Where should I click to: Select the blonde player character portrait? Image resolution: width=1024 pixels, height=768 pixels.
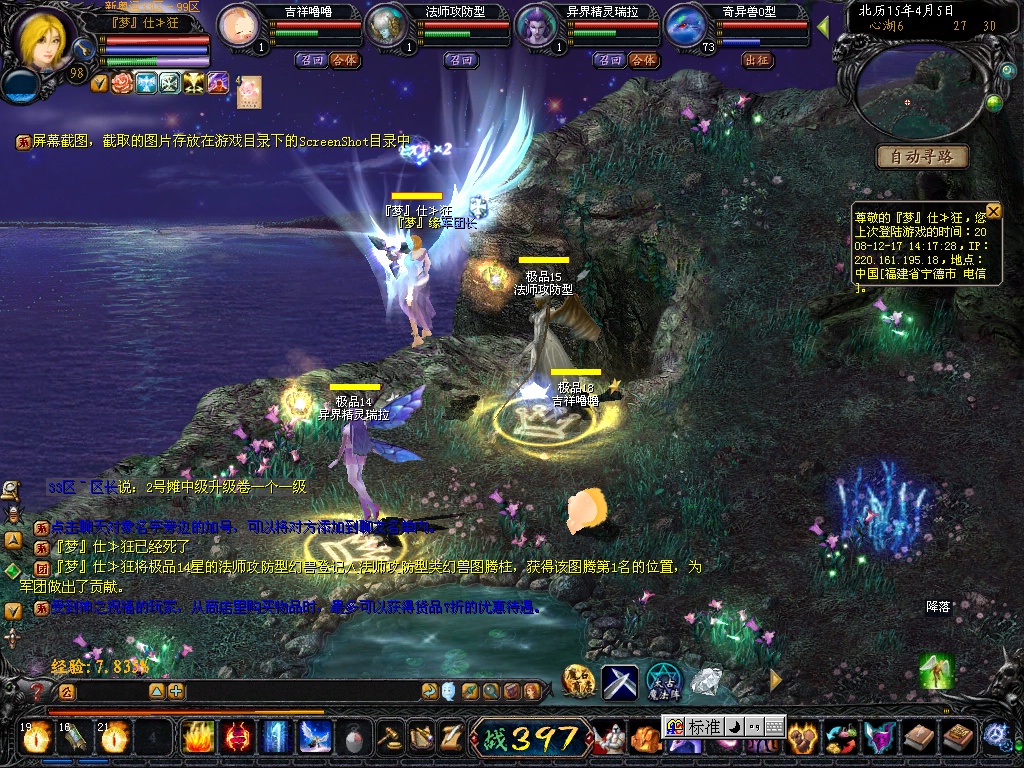coord(43,40)
